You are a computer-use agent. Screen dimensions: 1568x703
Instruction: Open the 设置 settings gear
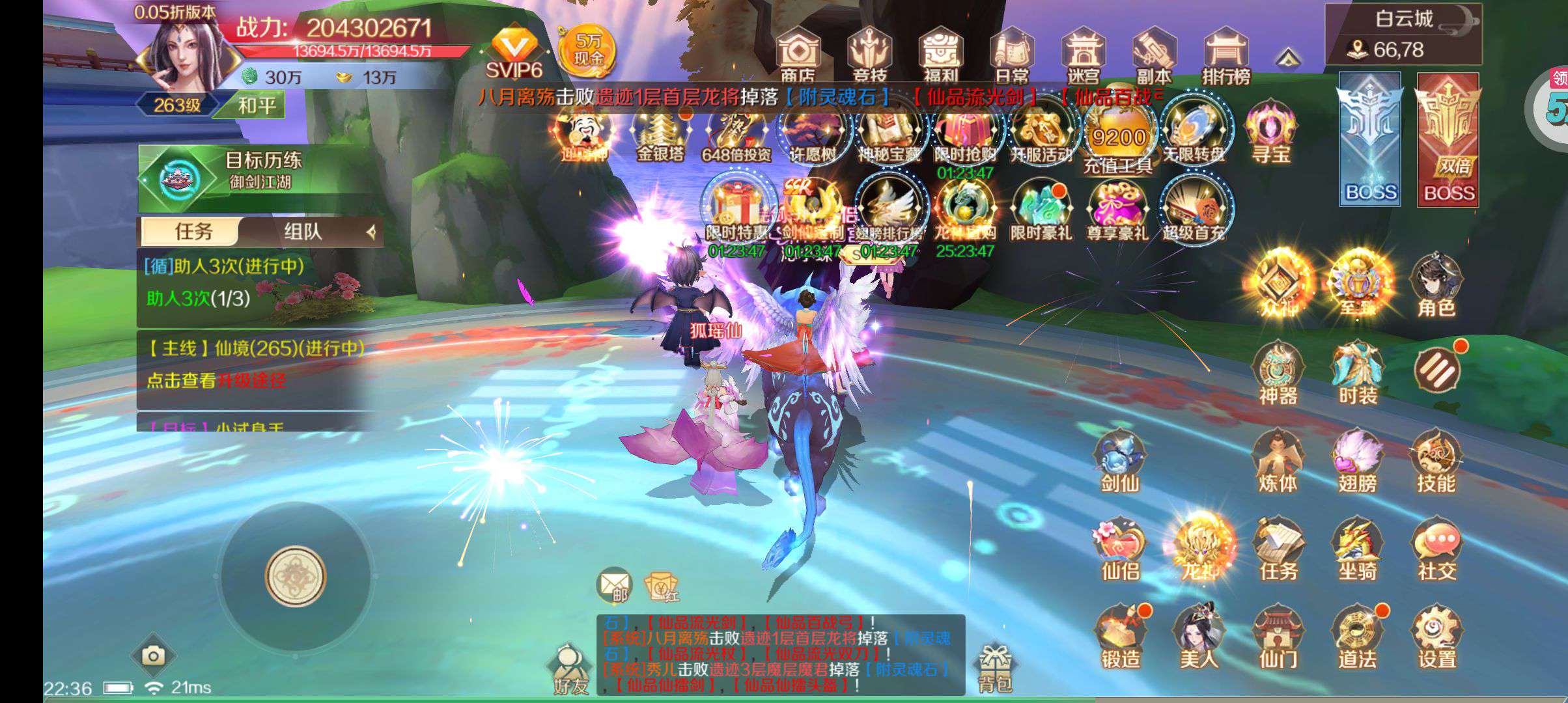[x=1436, y=638]
